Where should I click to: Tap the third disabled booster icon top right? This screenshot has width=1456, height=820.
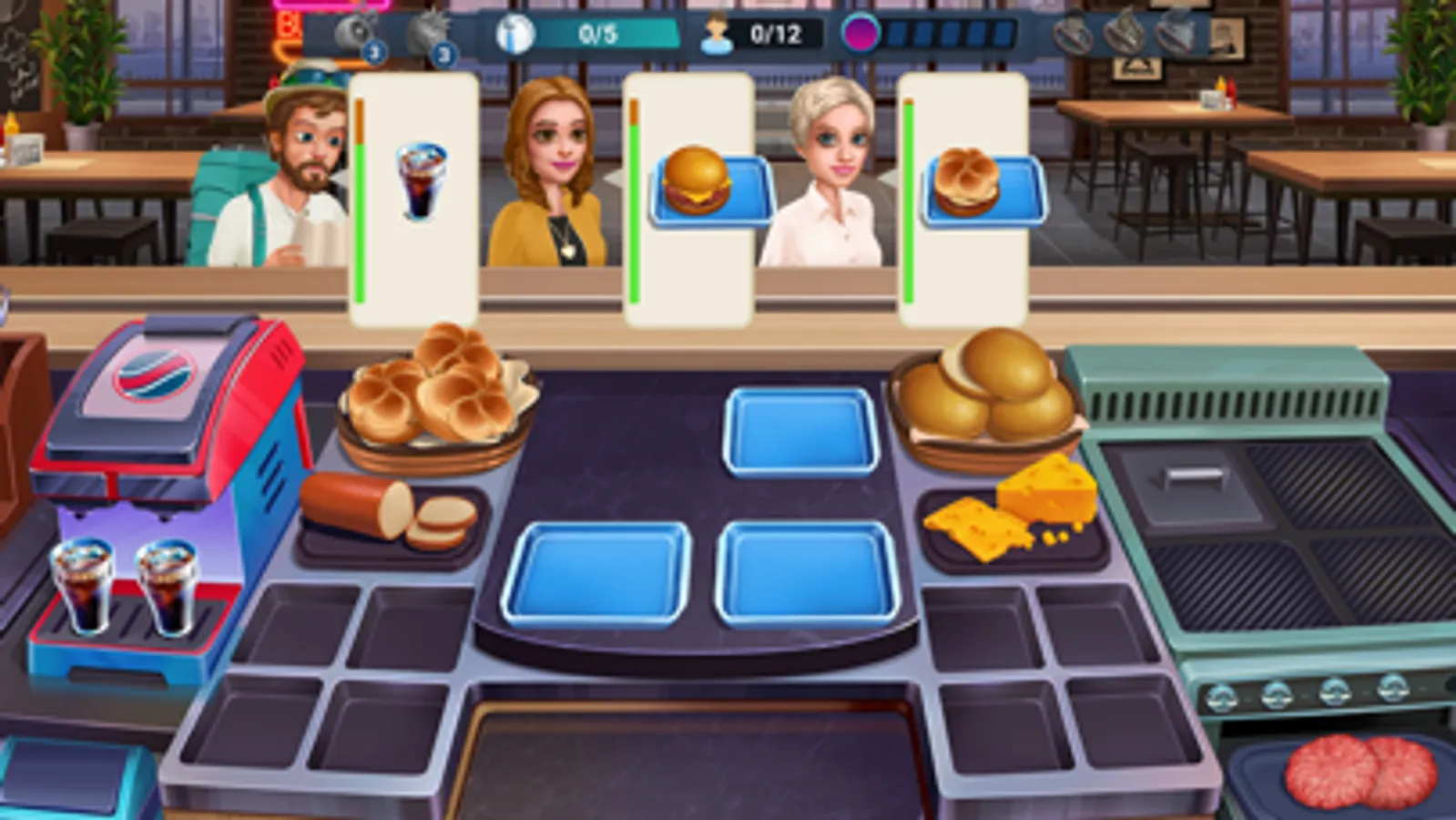click(1172, 36)
